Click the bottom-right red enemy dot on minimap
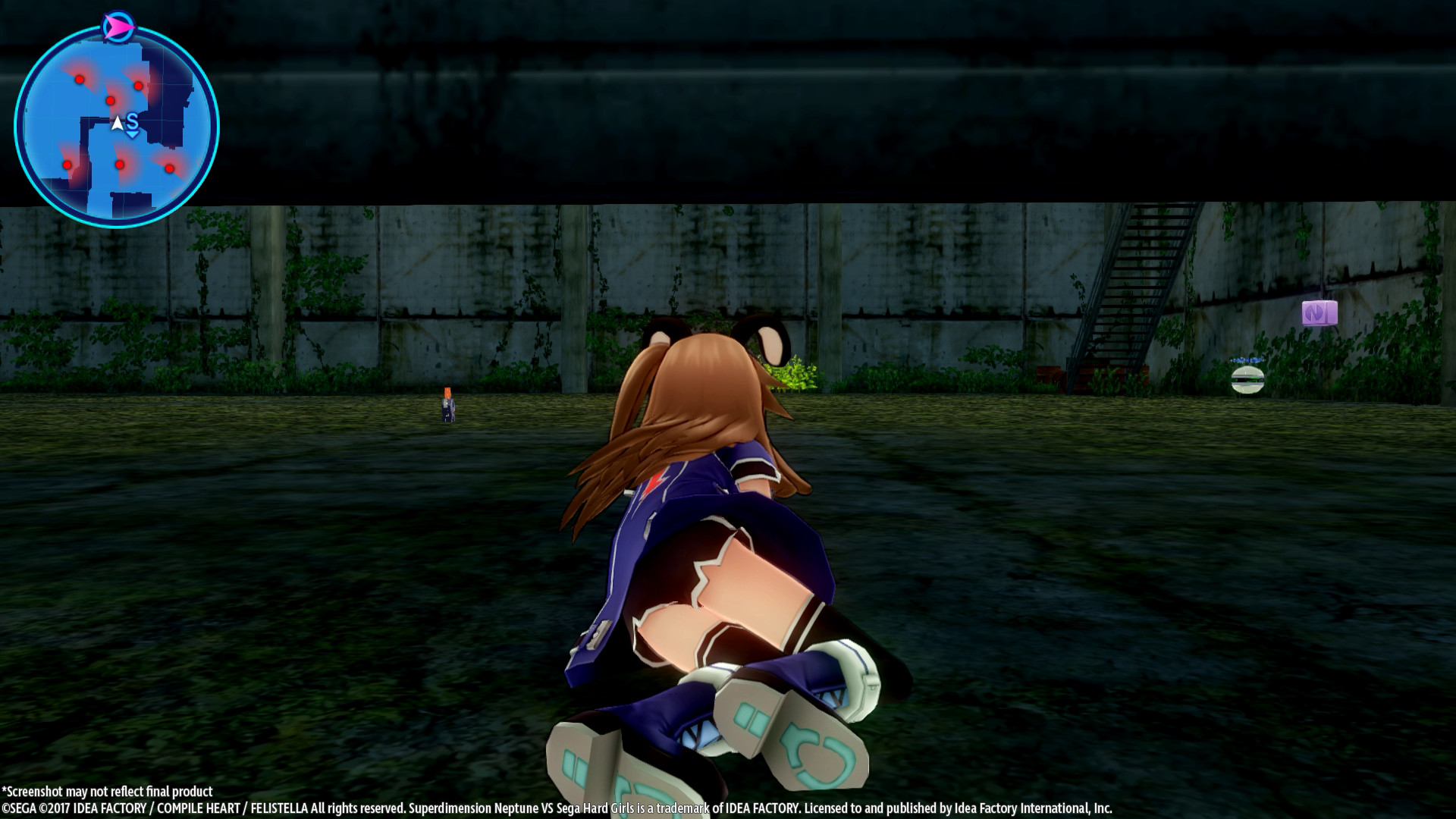This screenshot has width=1456, height=819. 170,168
